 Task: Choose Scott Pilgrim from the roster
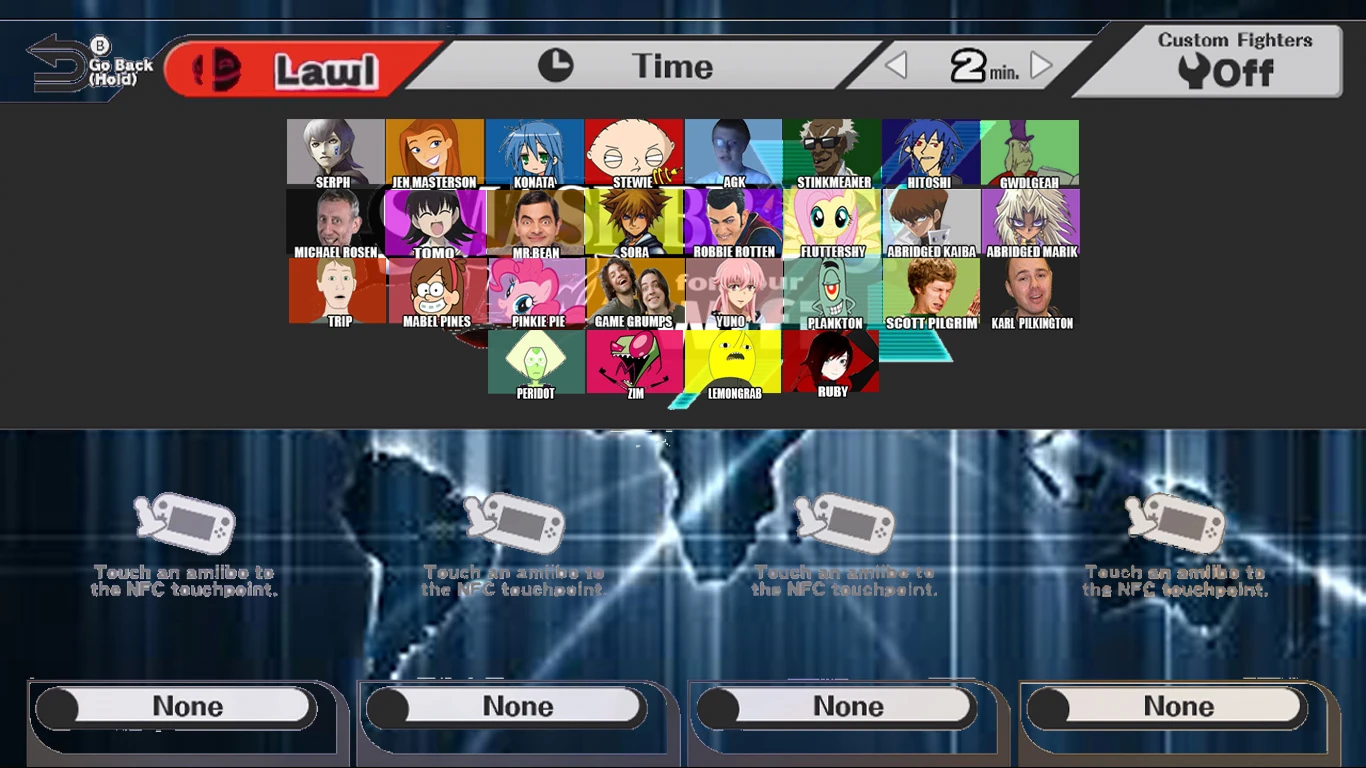click(x=931, y=292)
